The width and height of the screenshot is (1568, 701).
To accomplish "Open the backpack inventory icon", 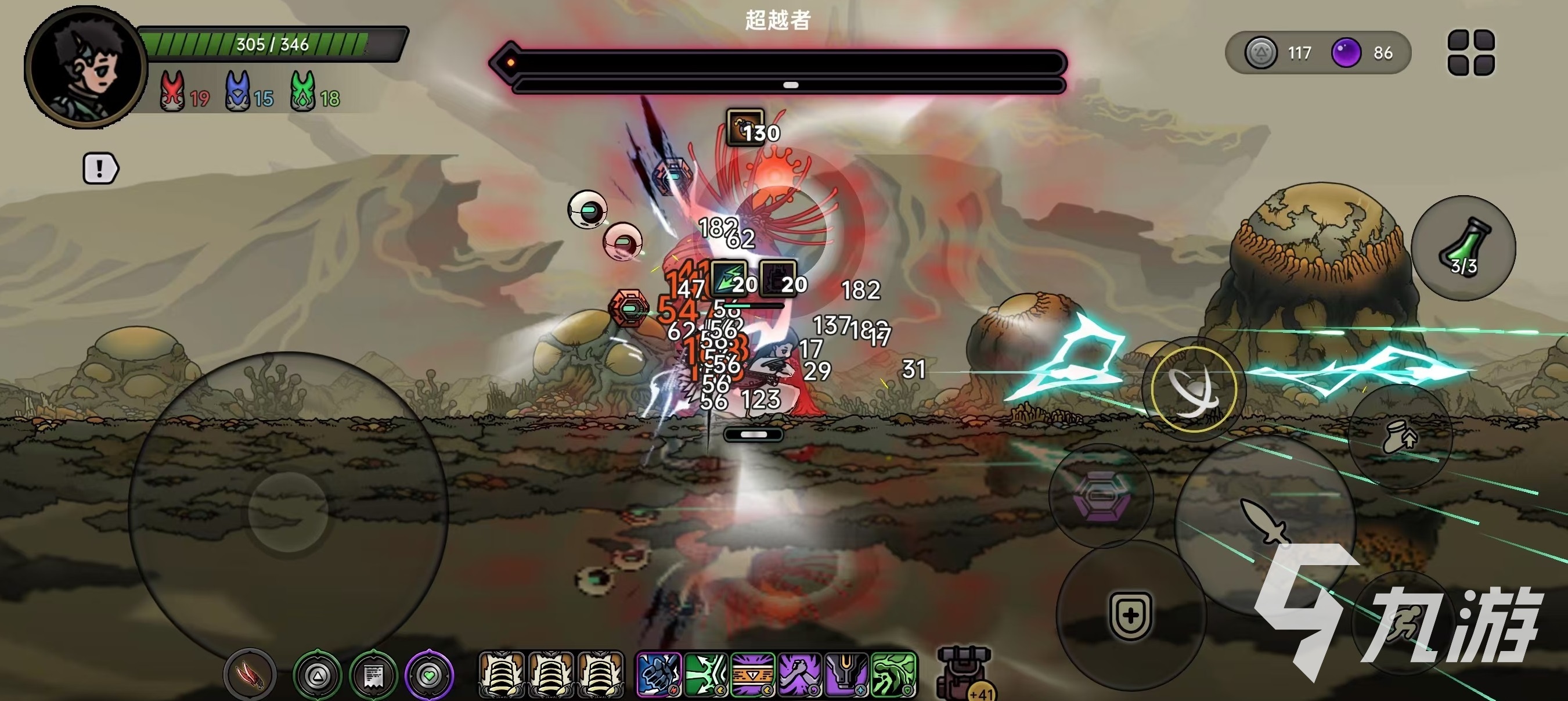I will click(965, 673).
